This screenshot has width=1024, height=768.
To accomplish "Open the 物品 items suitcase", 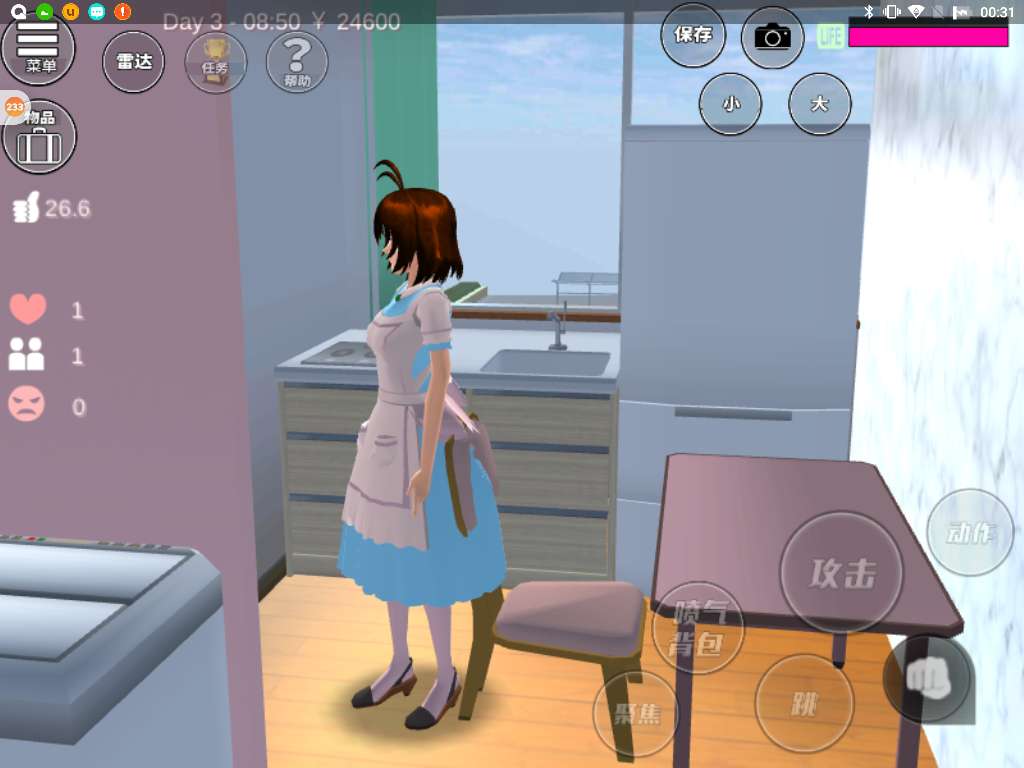I will click(40, 138).
